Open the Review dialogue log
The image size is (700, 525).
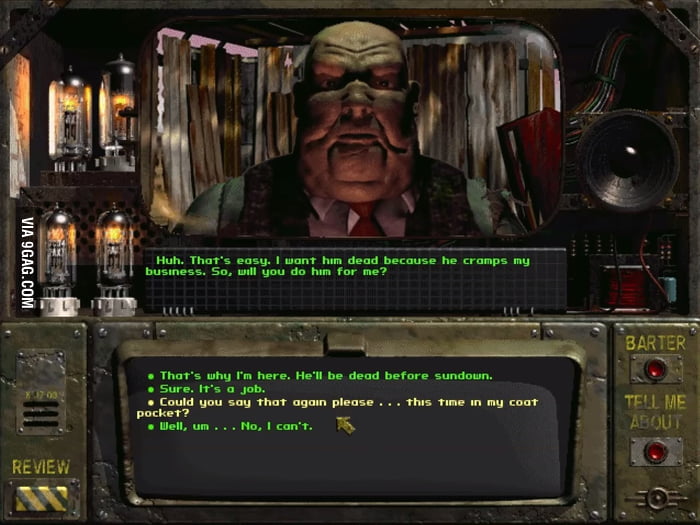coord(41,497)
